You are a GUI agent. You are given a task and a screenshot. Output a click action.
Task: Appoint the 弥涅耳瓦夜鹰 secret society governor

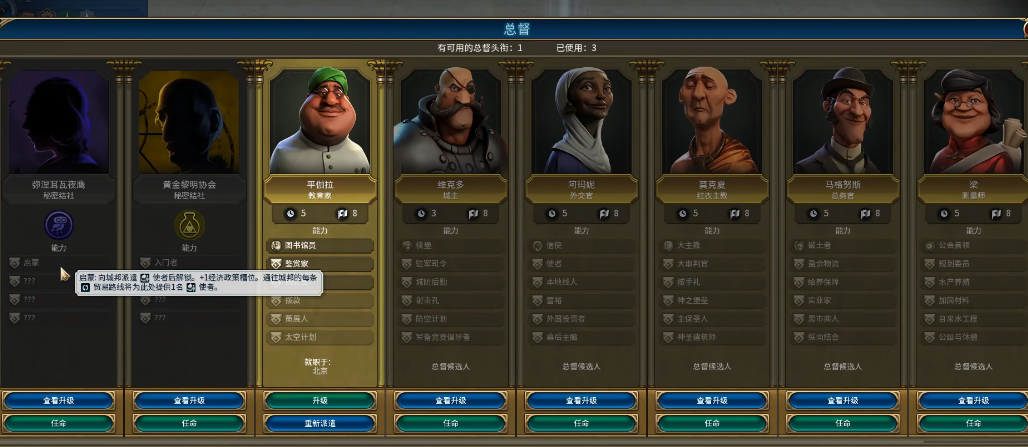point(59,423)
